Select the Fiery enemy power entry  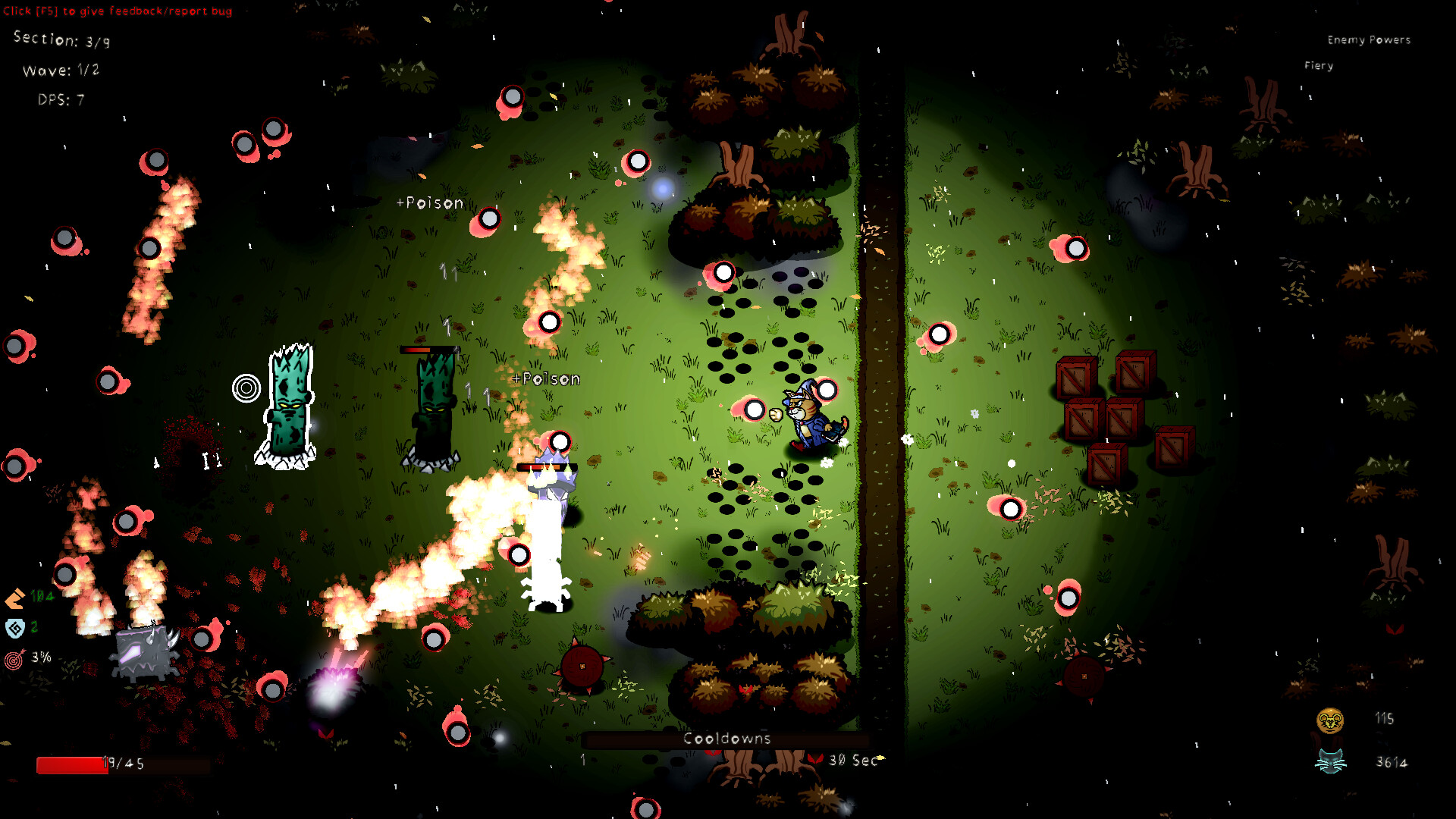[x=1318, y=66]
